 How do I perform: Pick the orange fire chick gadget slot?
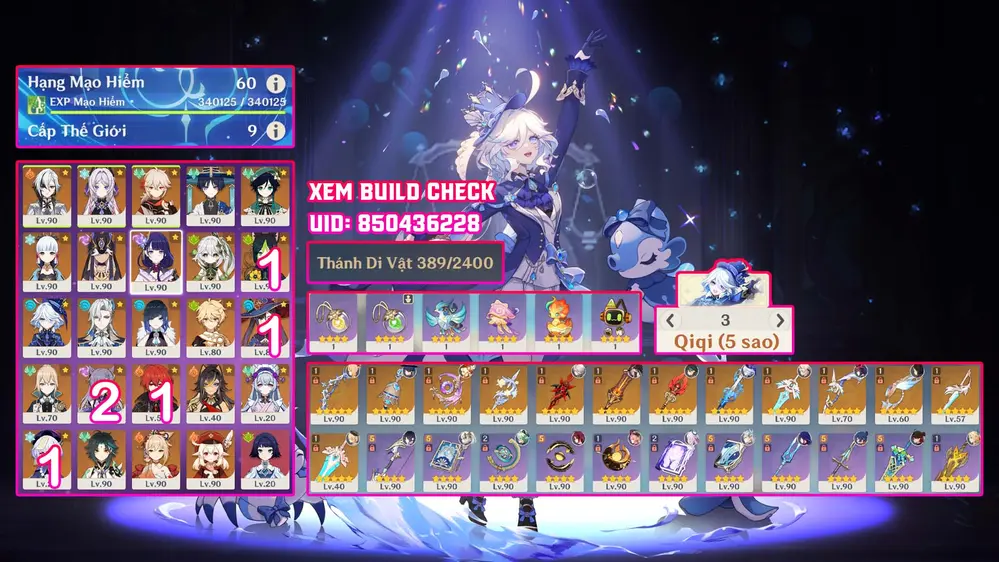tap(558, 319)
